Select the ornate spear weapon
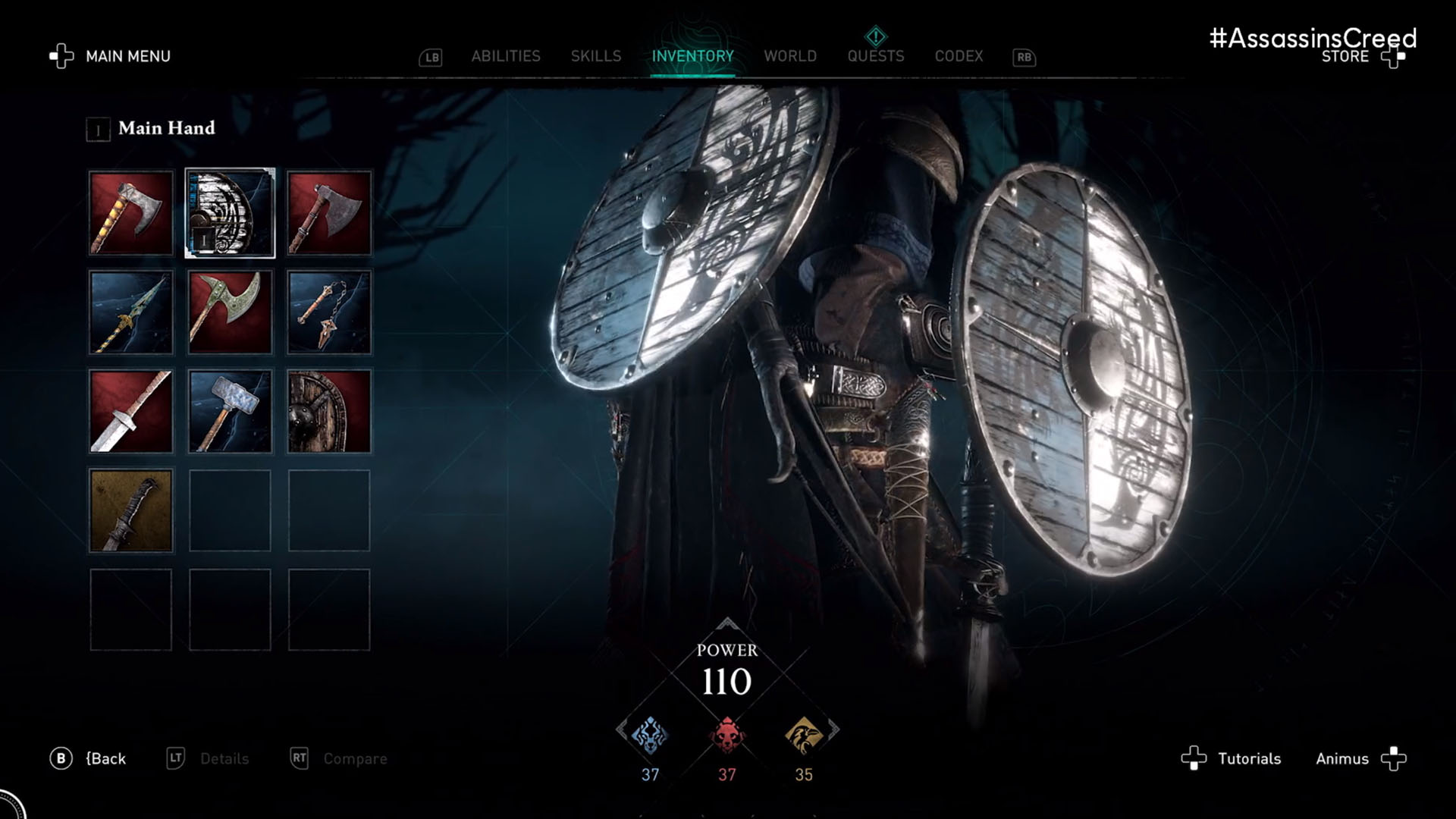1456x819 pixels. tap(130, 312)
